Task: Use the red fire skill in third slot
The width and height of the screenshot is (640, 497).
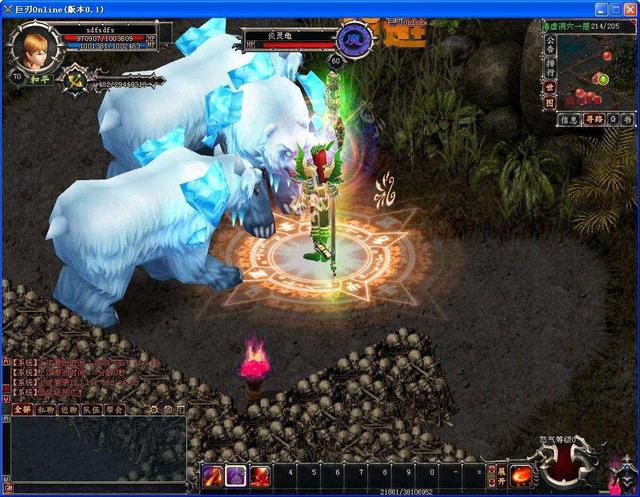Action: (x=261, y=476)
